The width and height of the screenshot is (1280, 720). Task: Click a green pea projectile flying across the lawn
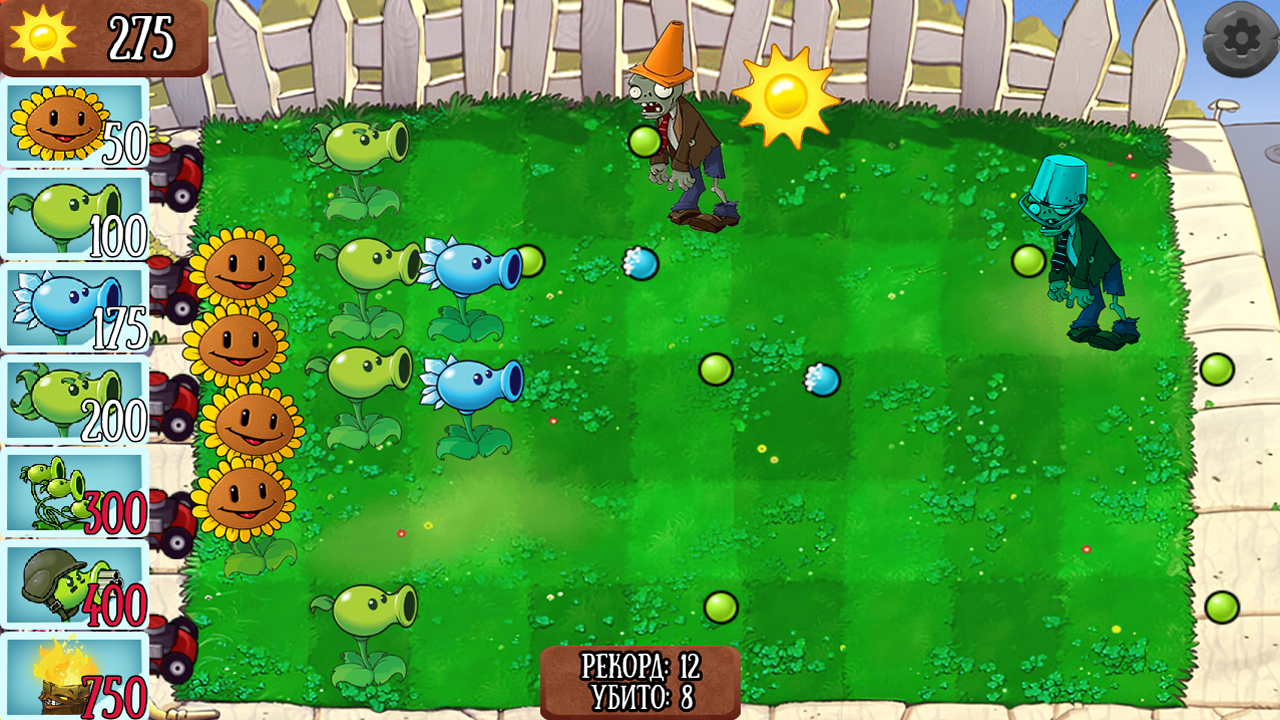click(715, 370)
